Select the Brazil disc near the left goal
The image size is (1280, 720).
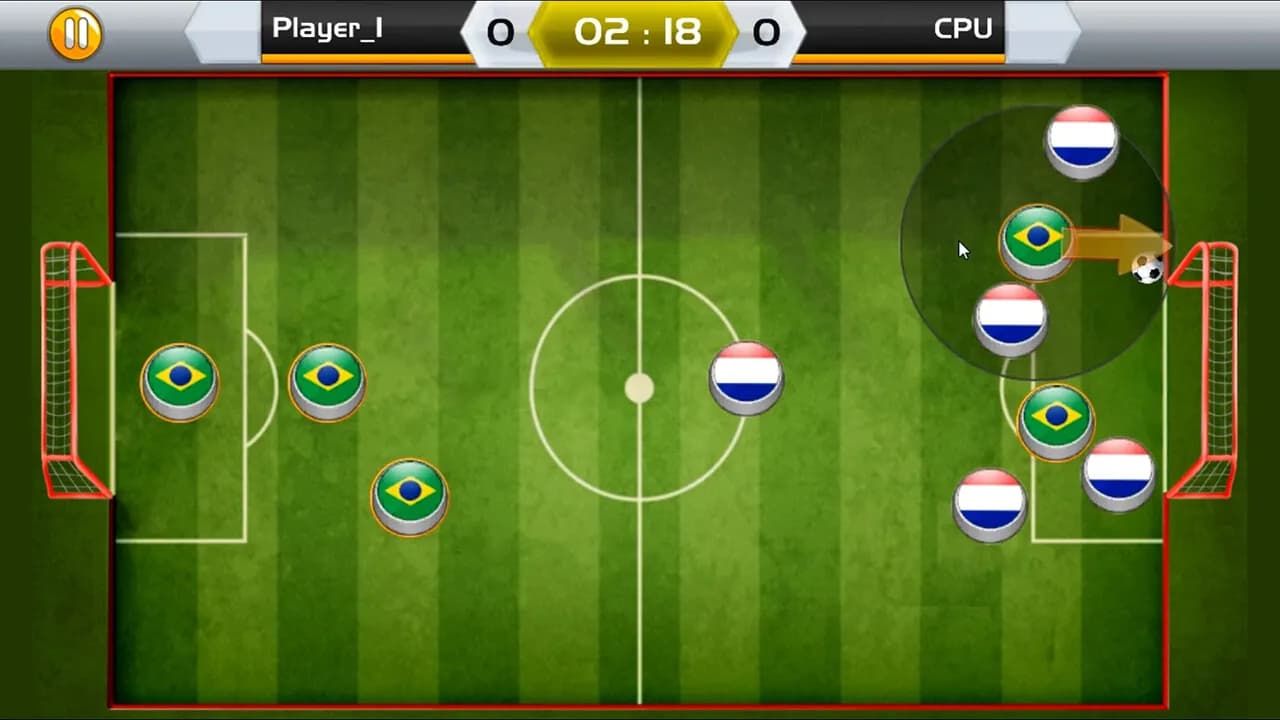click(180, 380)
